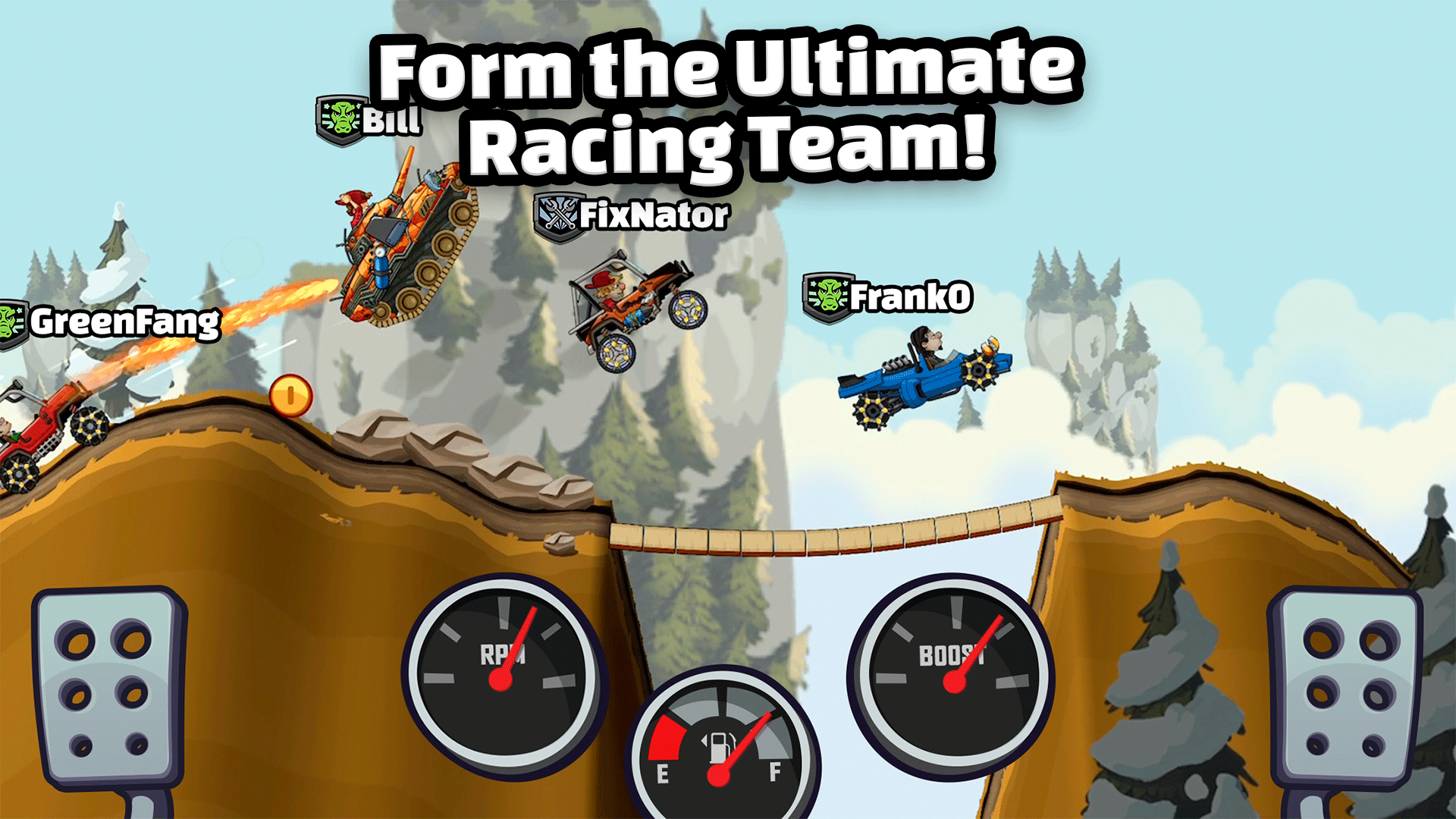Tap GreenFang's team badge icon
The height and width of the screenshot is (819, 1456).
pos(11,322)
